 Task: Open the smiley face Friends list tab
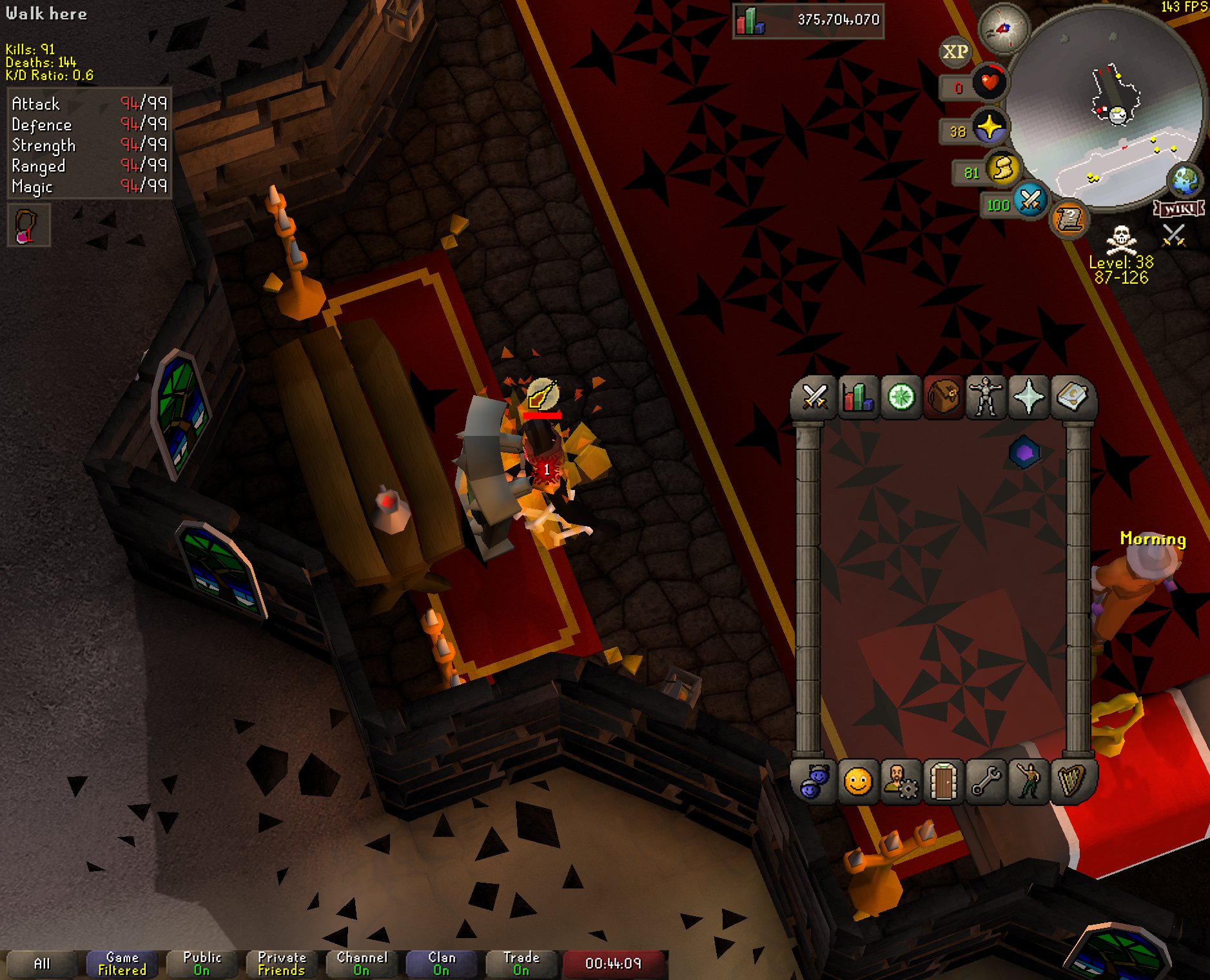(x=857, y=782)
